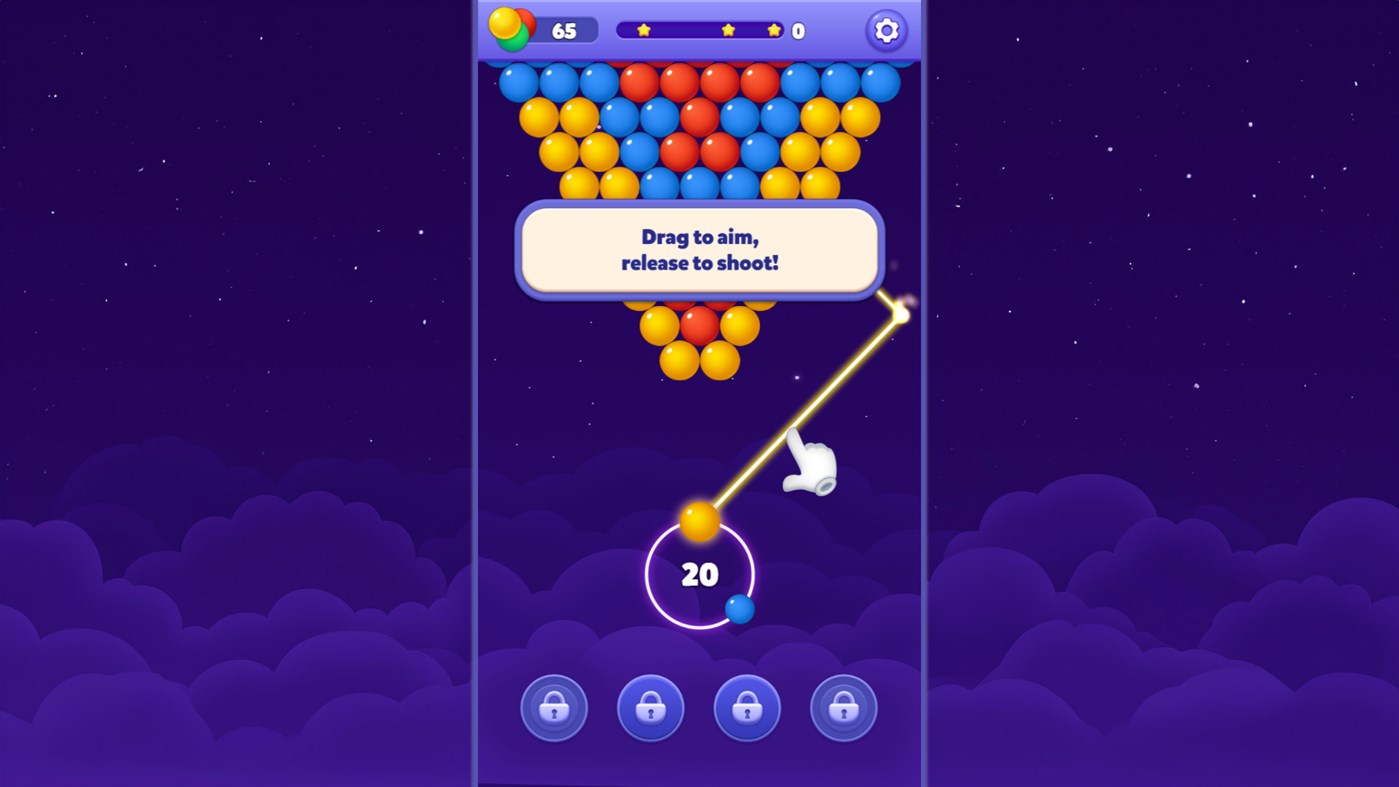1399x787 pixels.
Task: Tap the yellow bubble loaded in the launcher
Action: pos(700,519)
